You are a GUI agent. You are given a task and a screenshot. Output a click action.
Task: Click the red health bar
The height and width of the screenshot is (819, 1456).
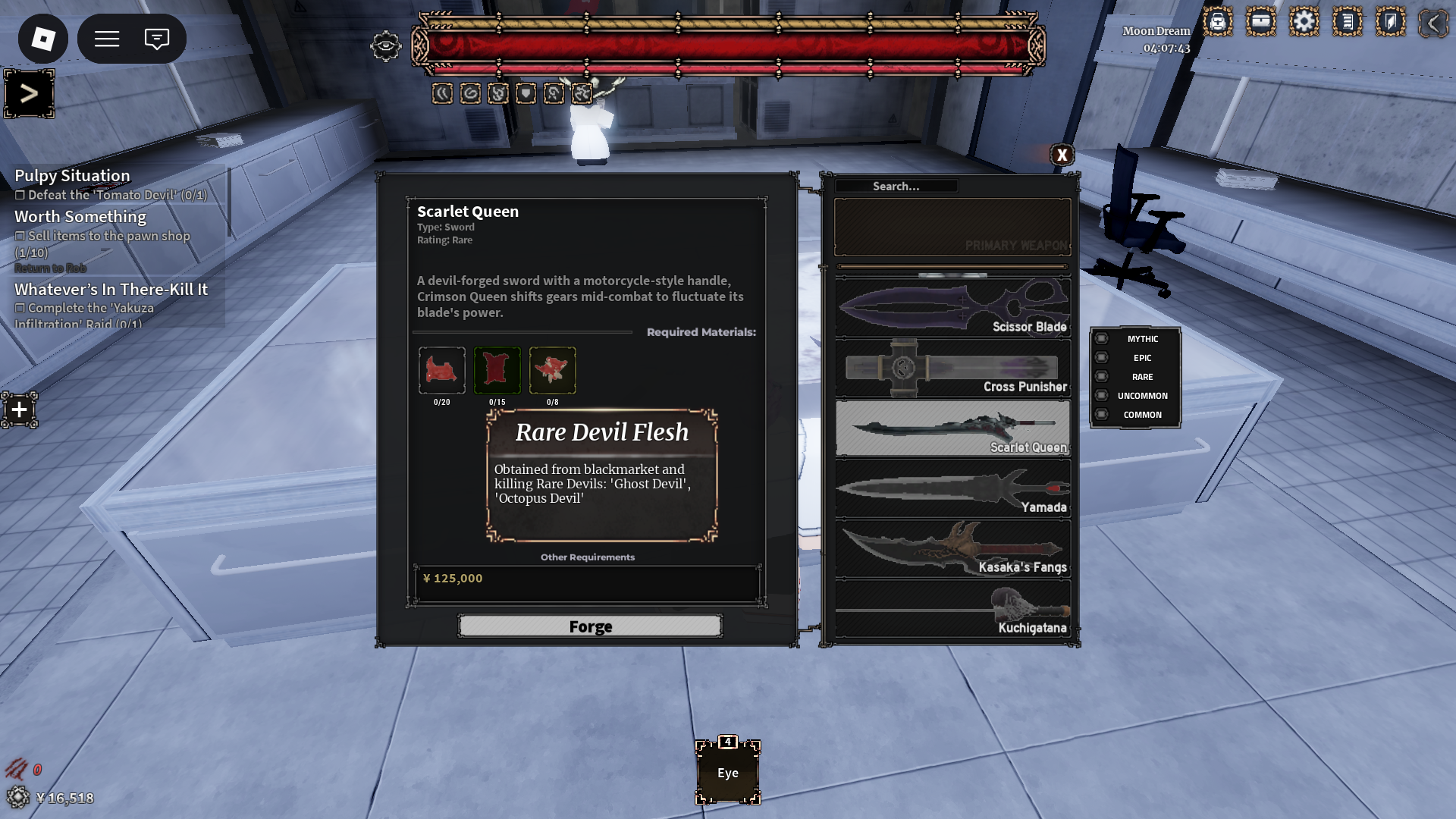728,45
